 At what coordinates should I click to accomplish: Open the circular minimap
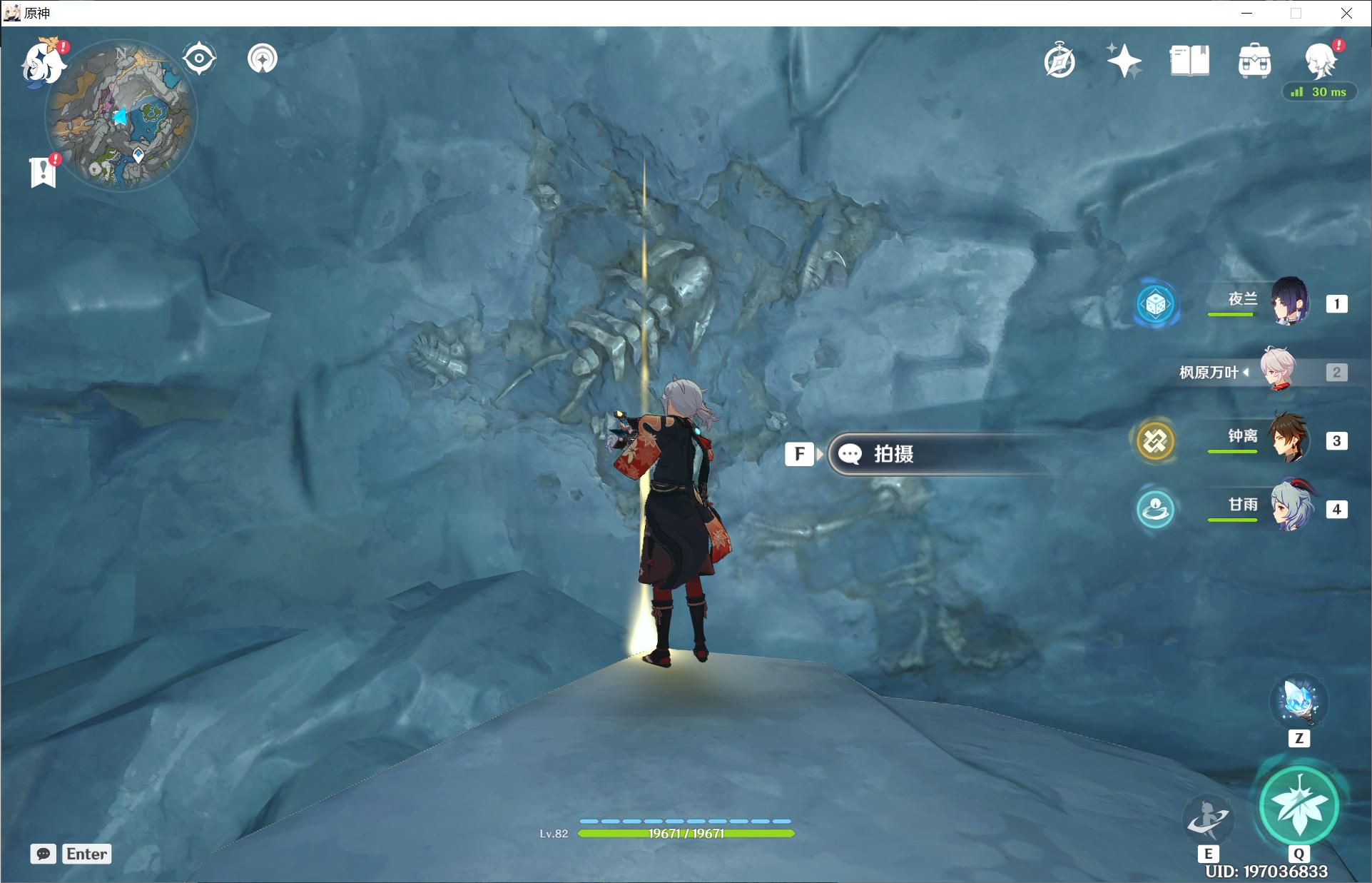pos(121,116)
